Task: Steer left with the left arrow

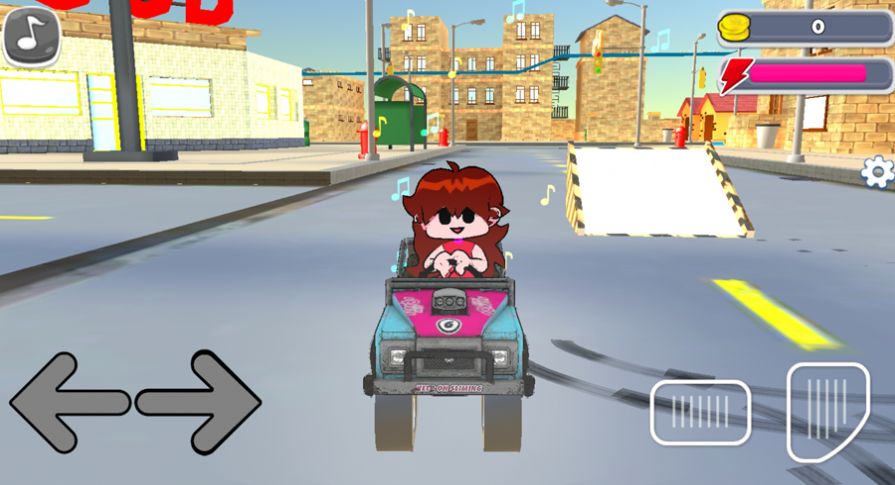Action: (x=68, y=402)
